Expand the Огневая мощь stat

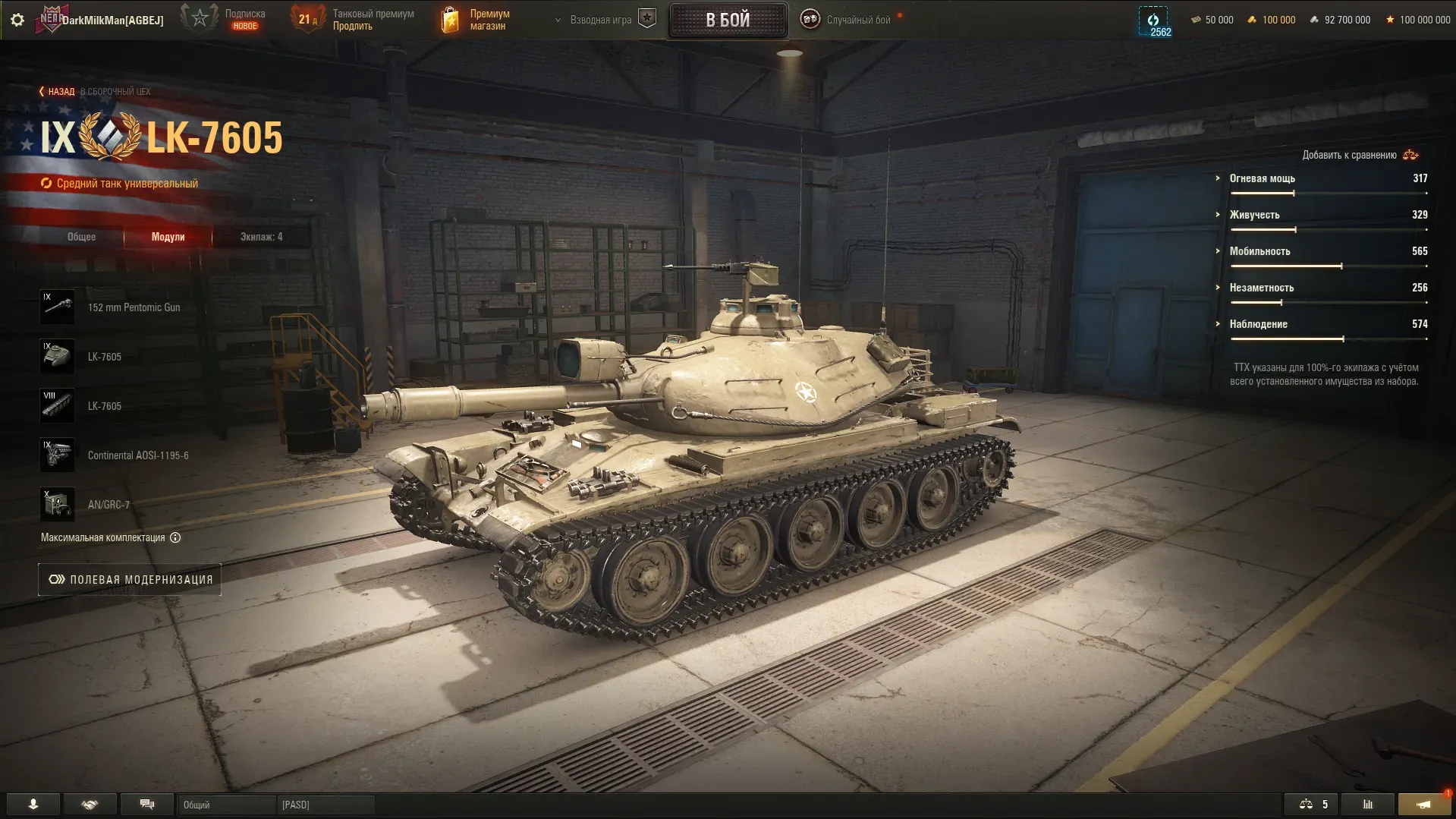click(1262, 178)
